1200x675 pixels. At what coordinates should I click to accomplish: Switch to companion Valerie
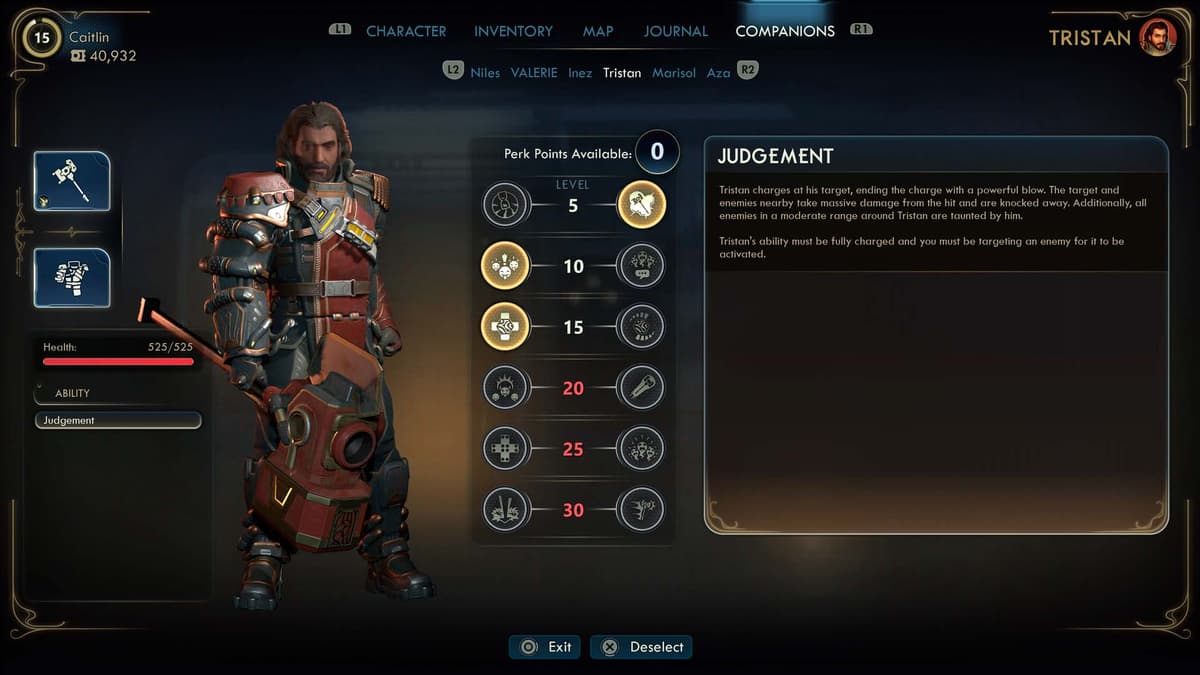(x=534, y=73)
